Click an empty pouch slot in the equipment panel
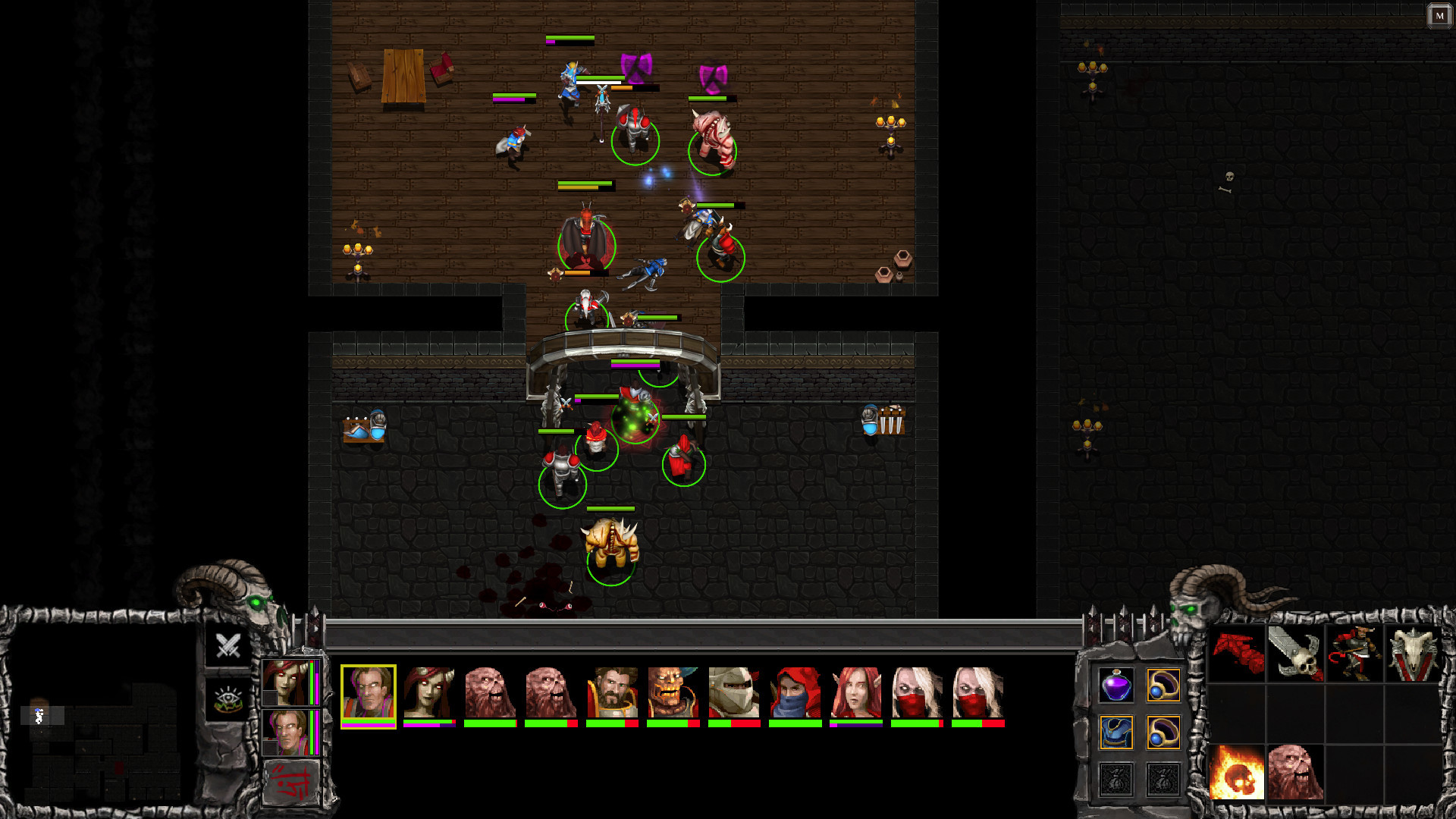 pyautogui.click(x=1116, y=780)
